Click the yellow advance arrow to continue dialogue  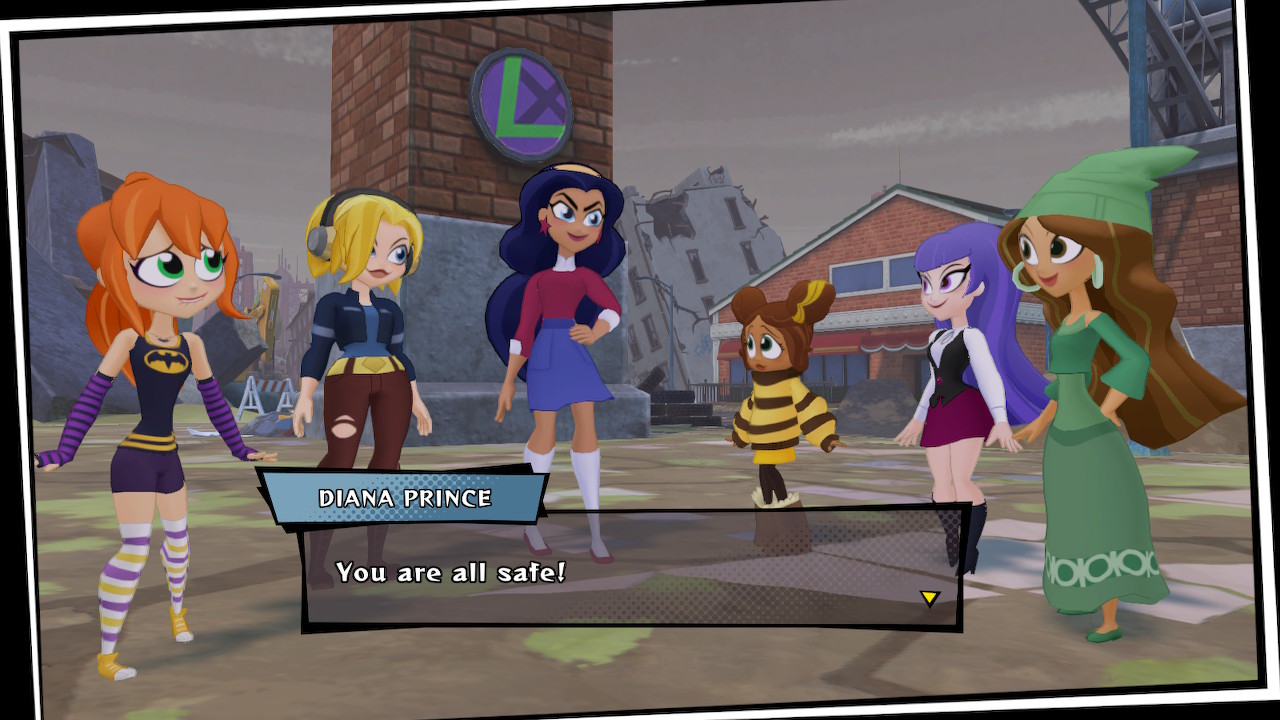click(928, 596)
